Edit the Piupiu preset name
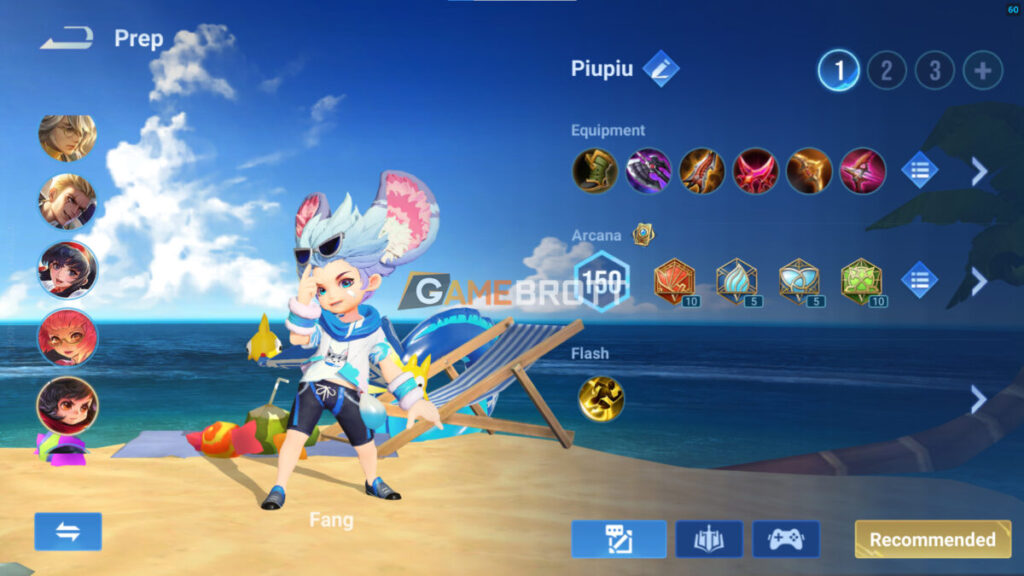Image resolution: width=1024 pixels, height=576 pixels. [x=661, y=69]
